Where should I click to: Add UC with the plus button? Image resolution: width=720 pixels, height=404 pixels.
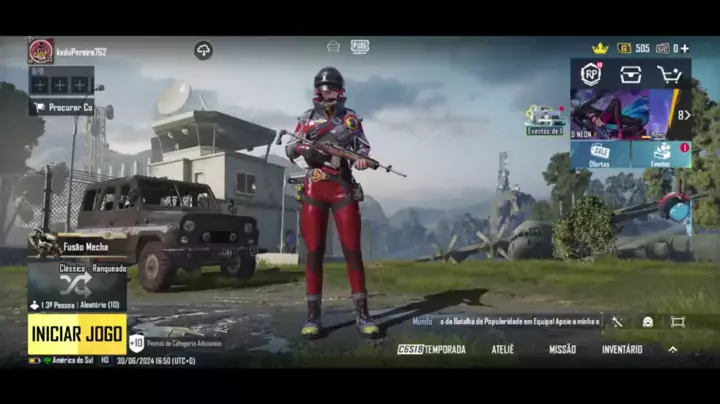(x=684, y=48)
